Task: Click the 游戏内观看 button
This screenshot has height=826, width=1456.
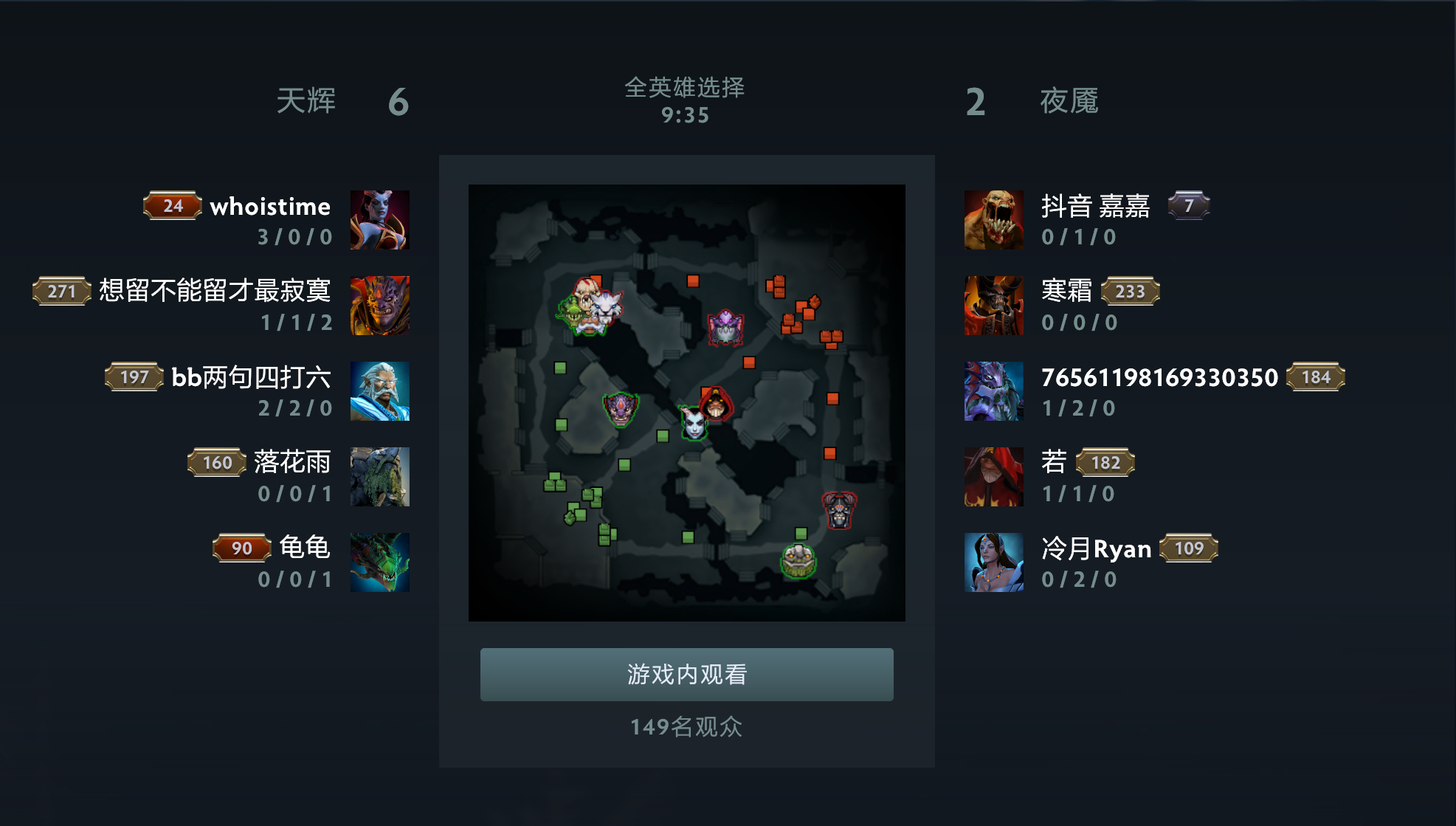Action: (686, 673)
